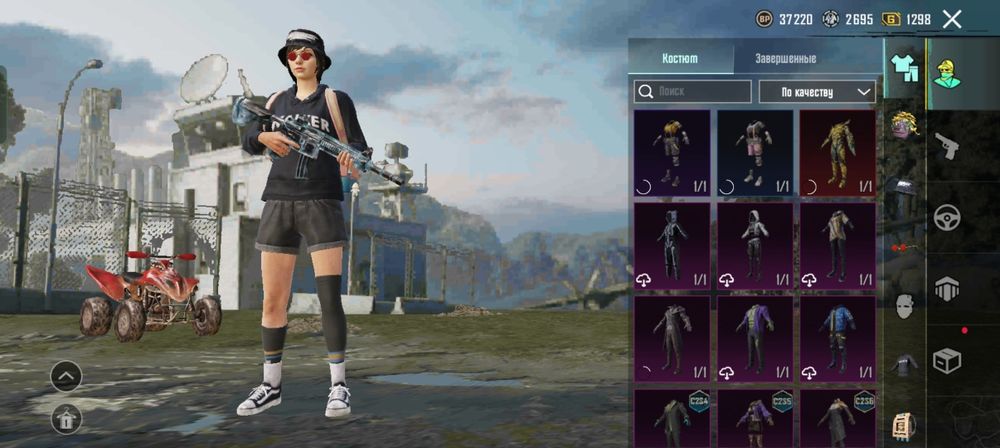Select the C2S5 purple season costume
This screenshot has height=448, width=1000.
[755, 418]
